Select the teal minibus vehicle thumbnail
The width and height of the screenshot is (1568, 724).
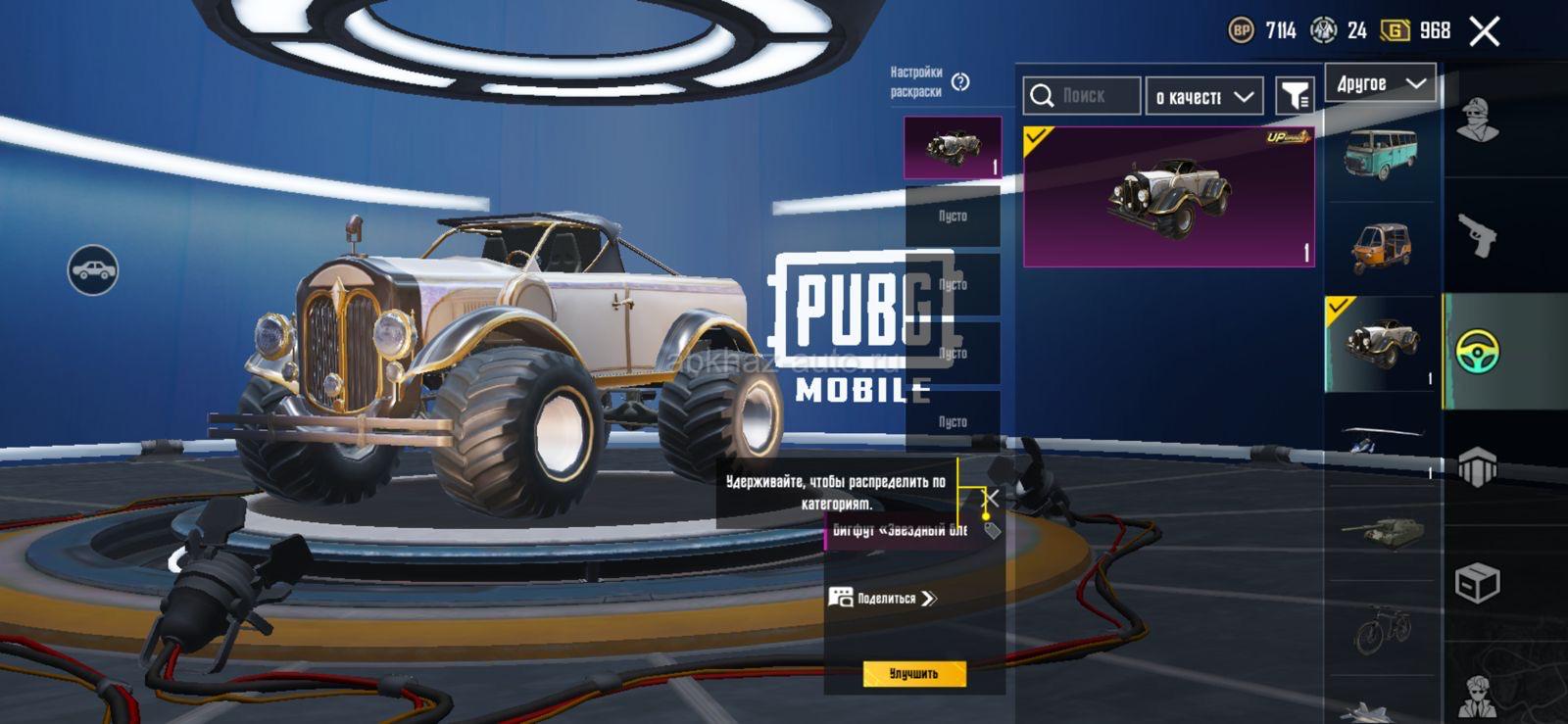pyautogui.click(x=1380, y=155)
